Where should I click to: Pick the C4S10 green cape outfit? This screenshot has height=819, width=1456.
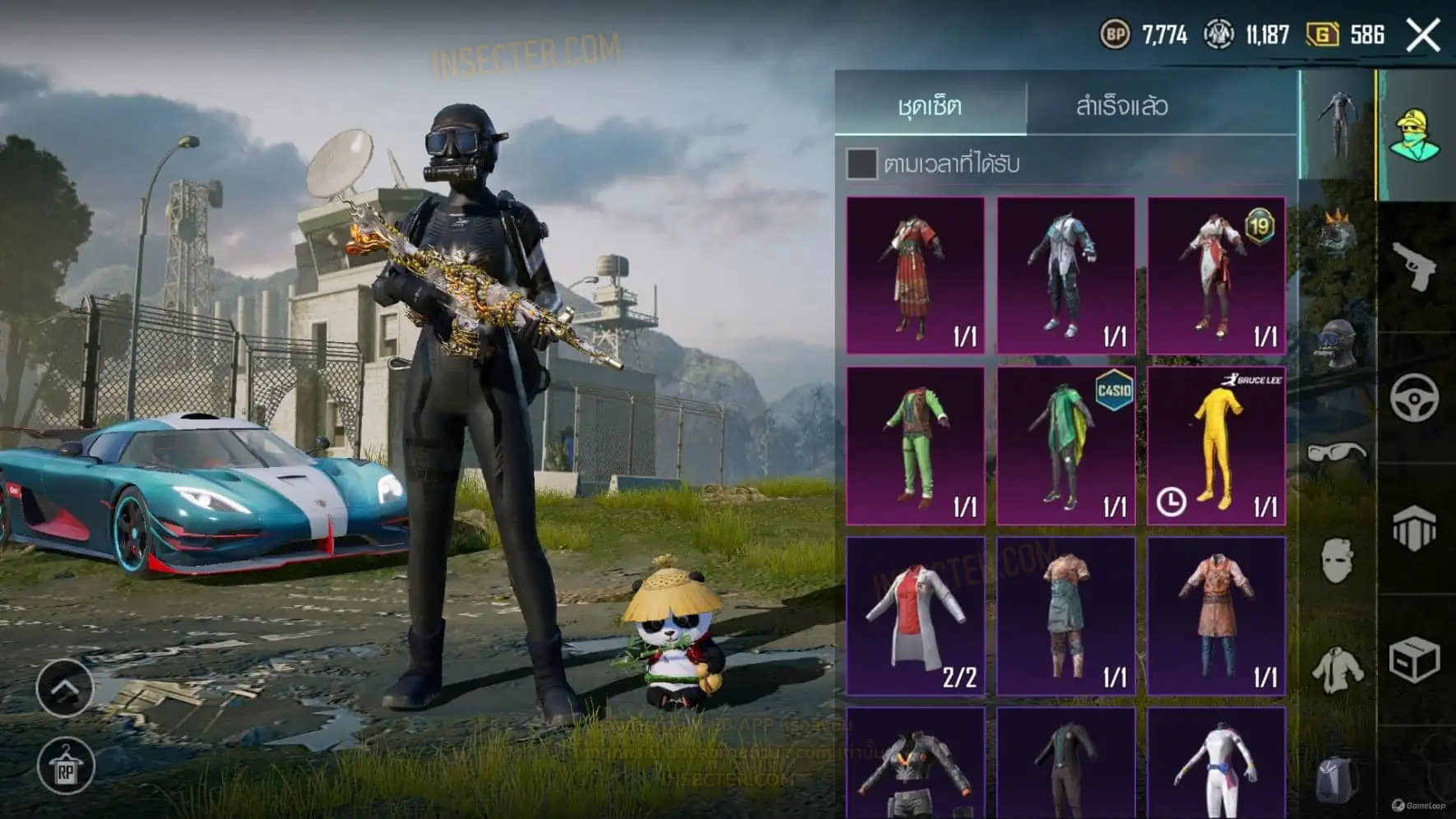[1066, 446]
